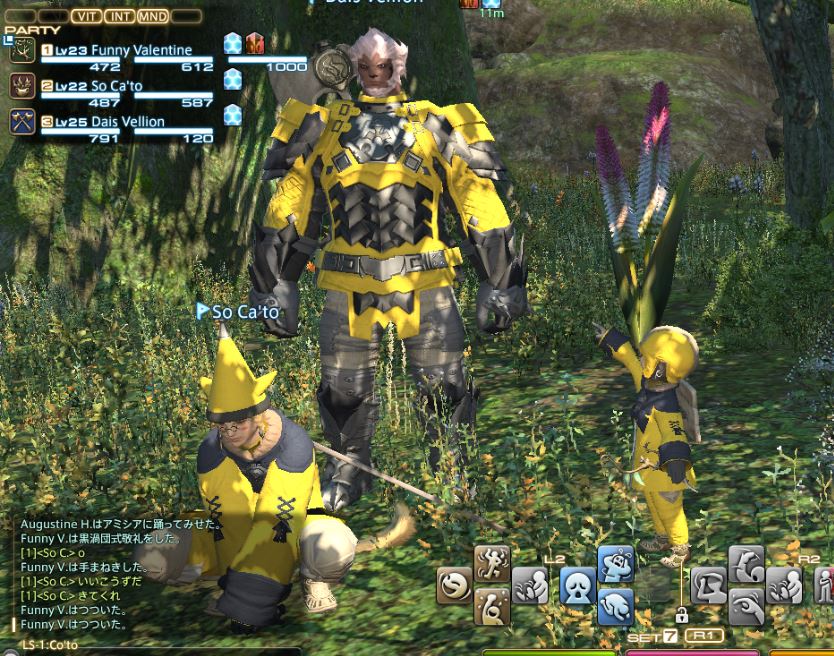The height and width of the screenshot is (656, 834).
Task: Use the laughing face emote icon
Action: [x=455, y=585]
